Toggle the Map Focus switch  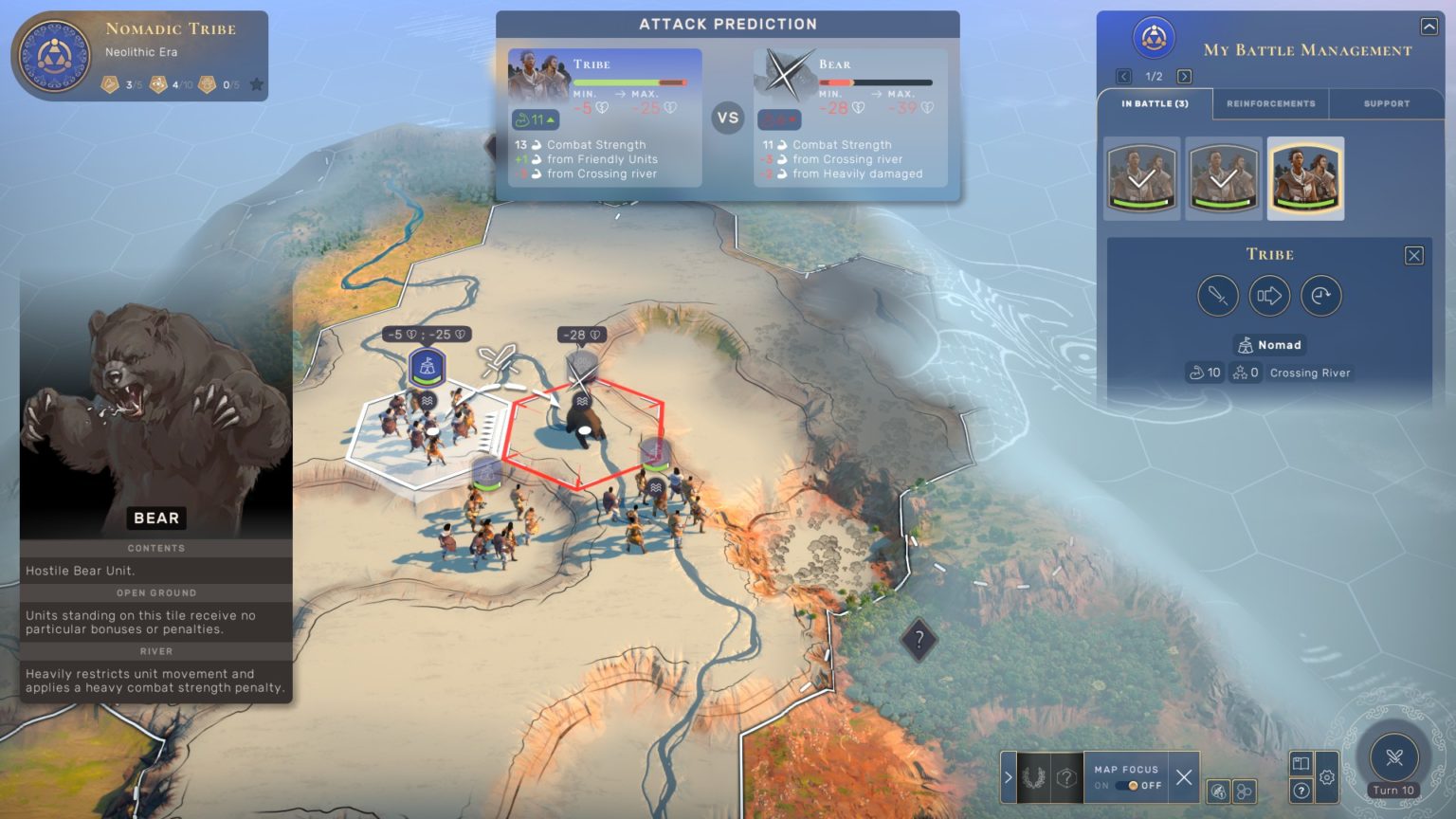1128,786
